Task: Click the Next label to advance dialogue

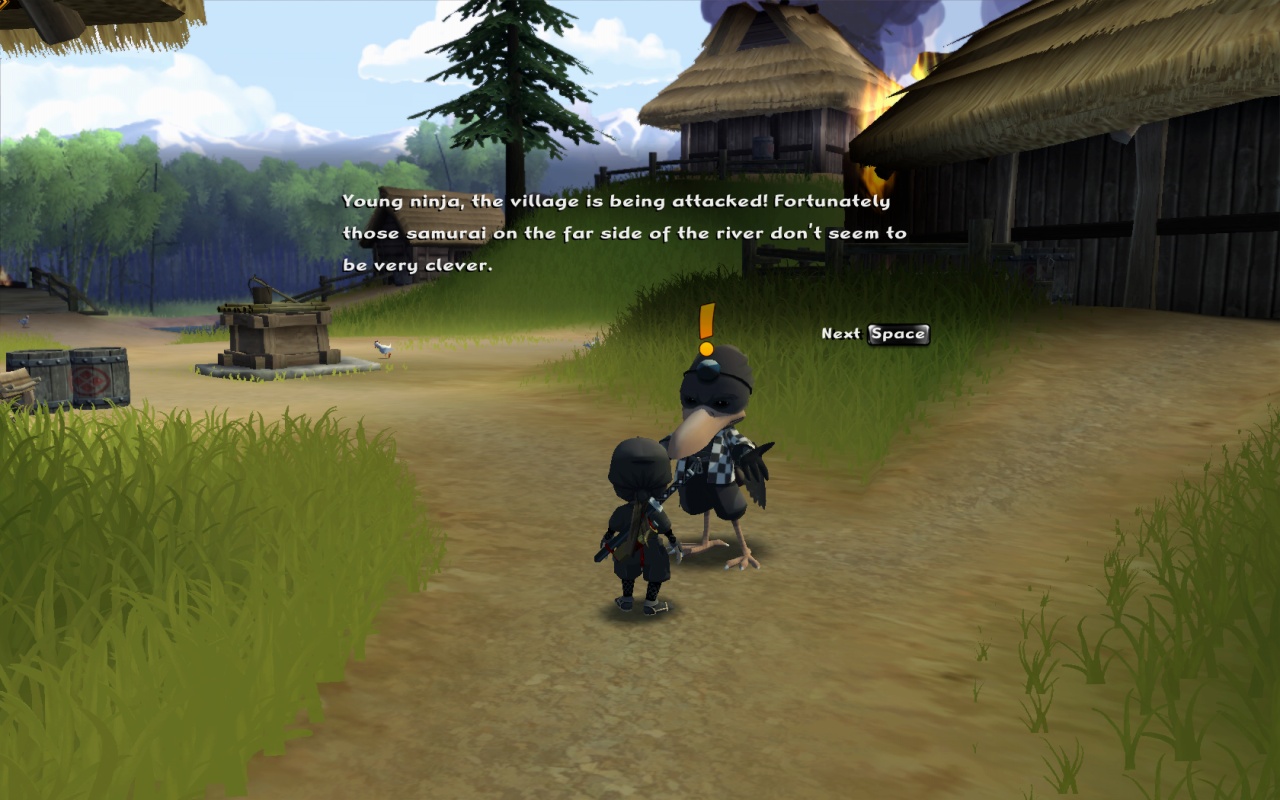Action: 842,334
